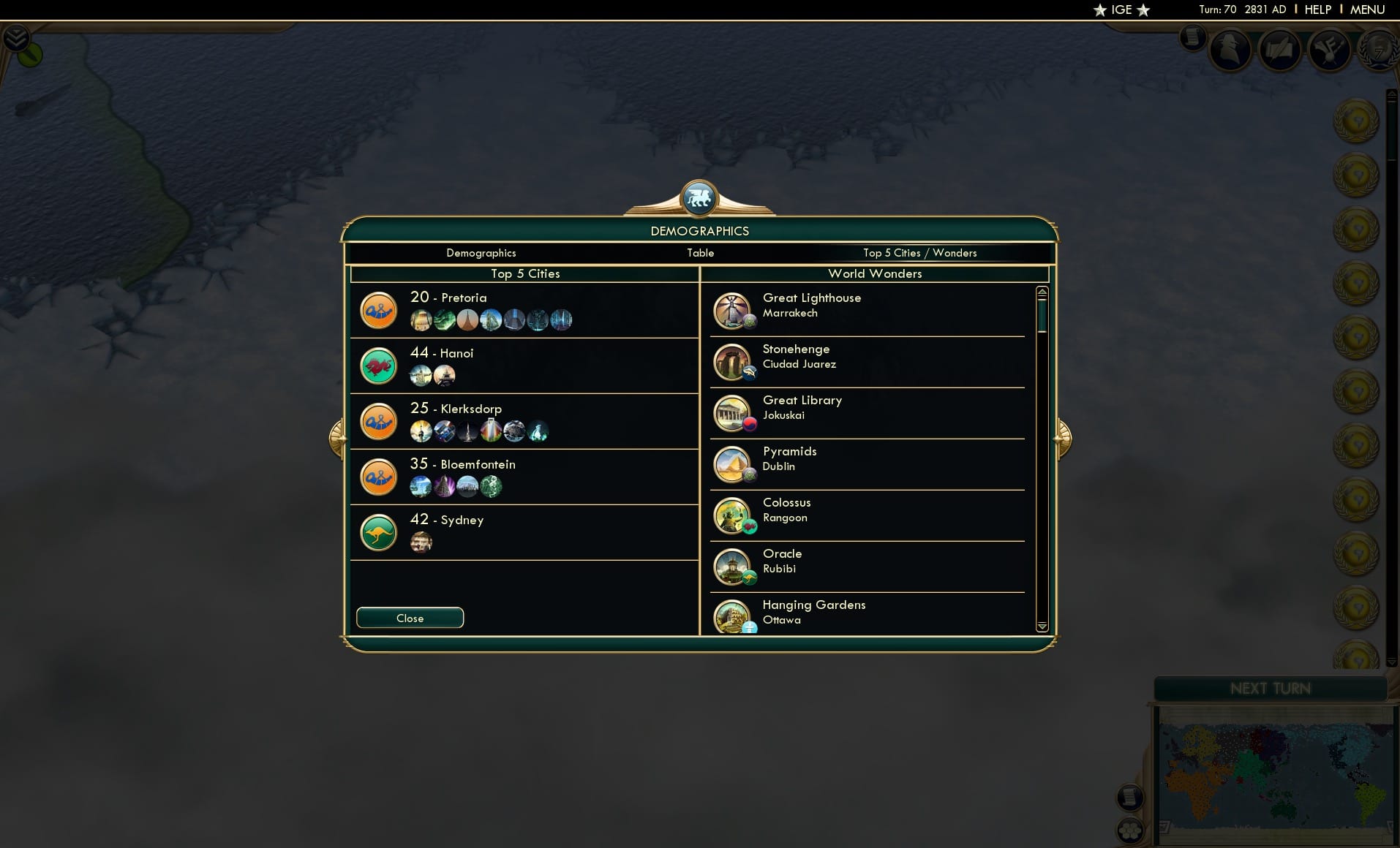
Task: Click the minimap in the bottom right
Action: (x=1276, y=775)
